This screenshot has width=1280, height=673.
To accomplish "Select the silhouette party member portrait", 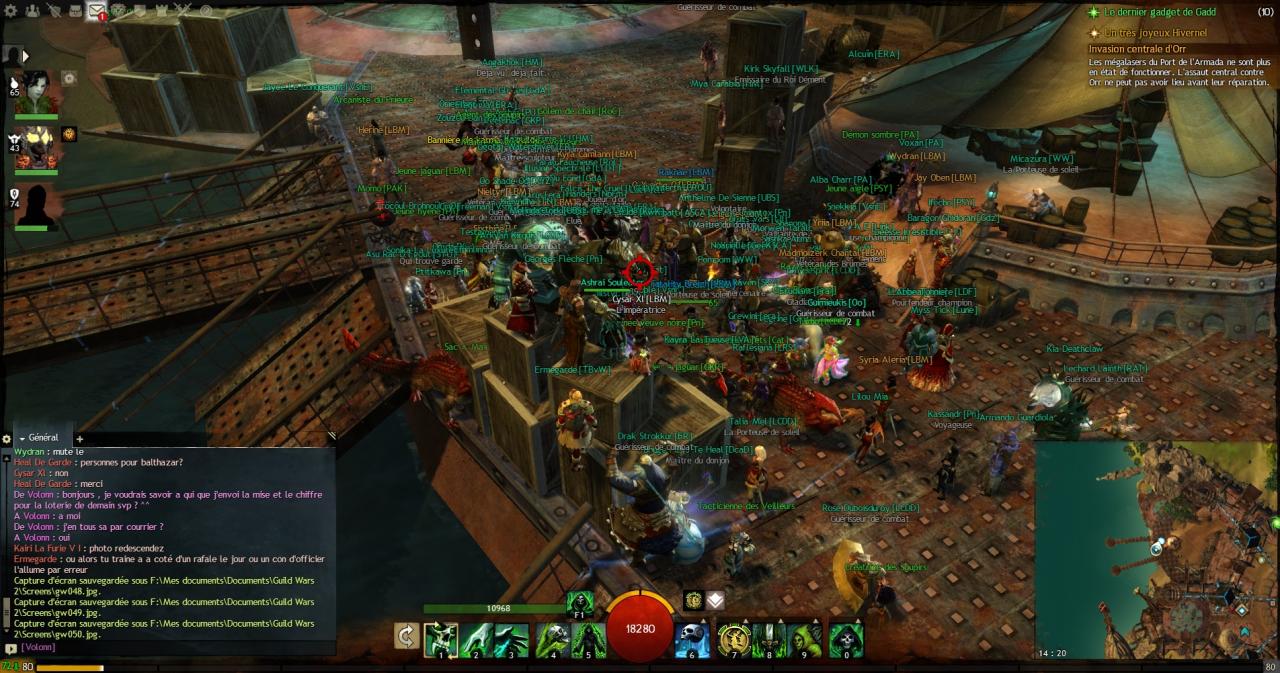I will 37,204.
